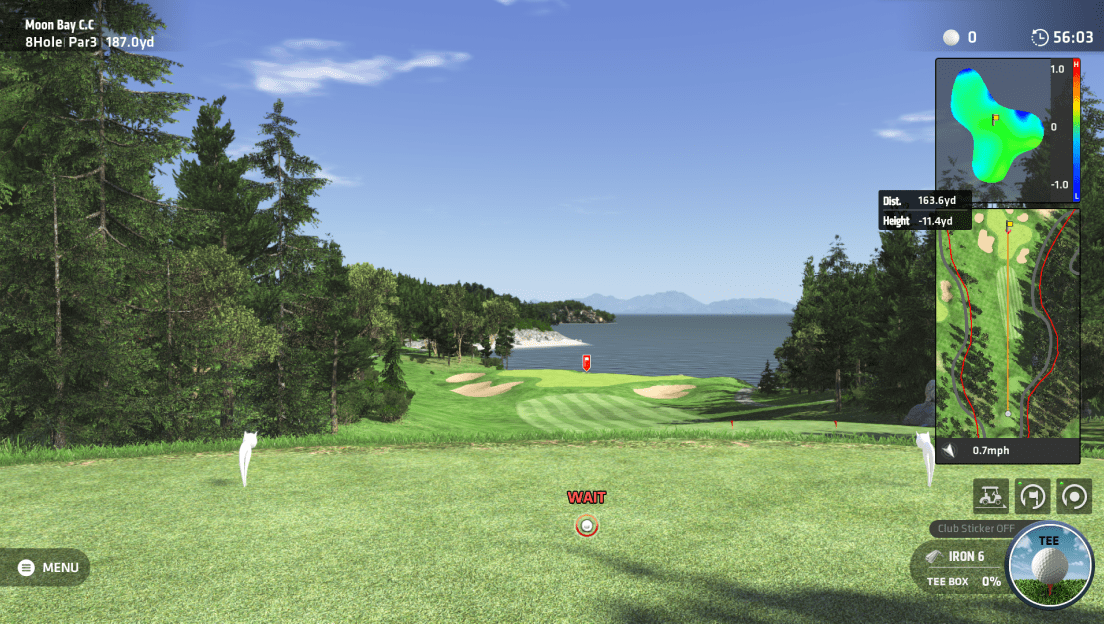Image resolution: width=1104 pixels, height=624 pixels.
Task: Toggle the ball rotation view button
Action: [1075, 494]
